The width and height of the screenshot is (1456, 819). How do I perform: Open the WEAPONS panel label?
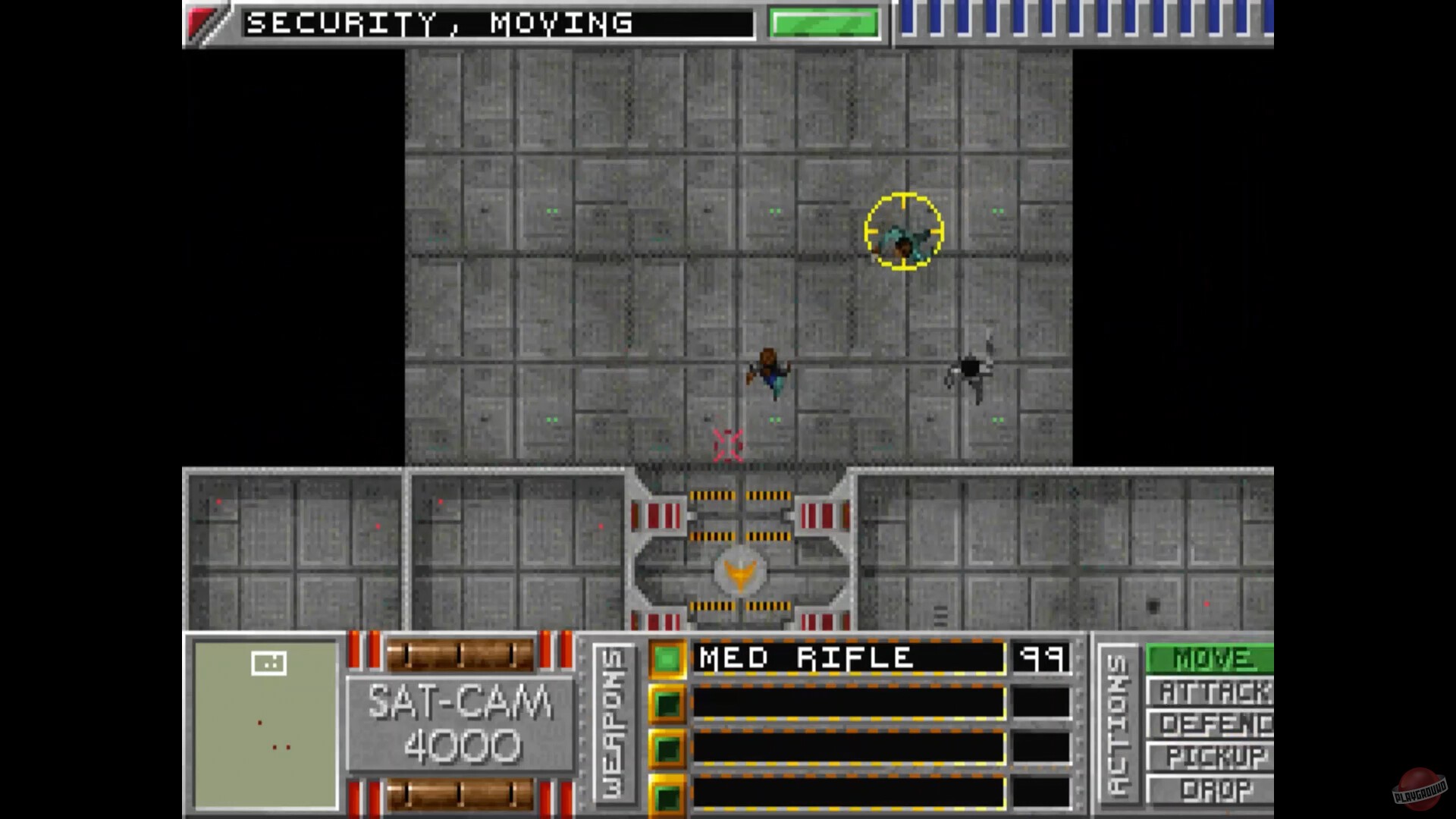(614, 724)
